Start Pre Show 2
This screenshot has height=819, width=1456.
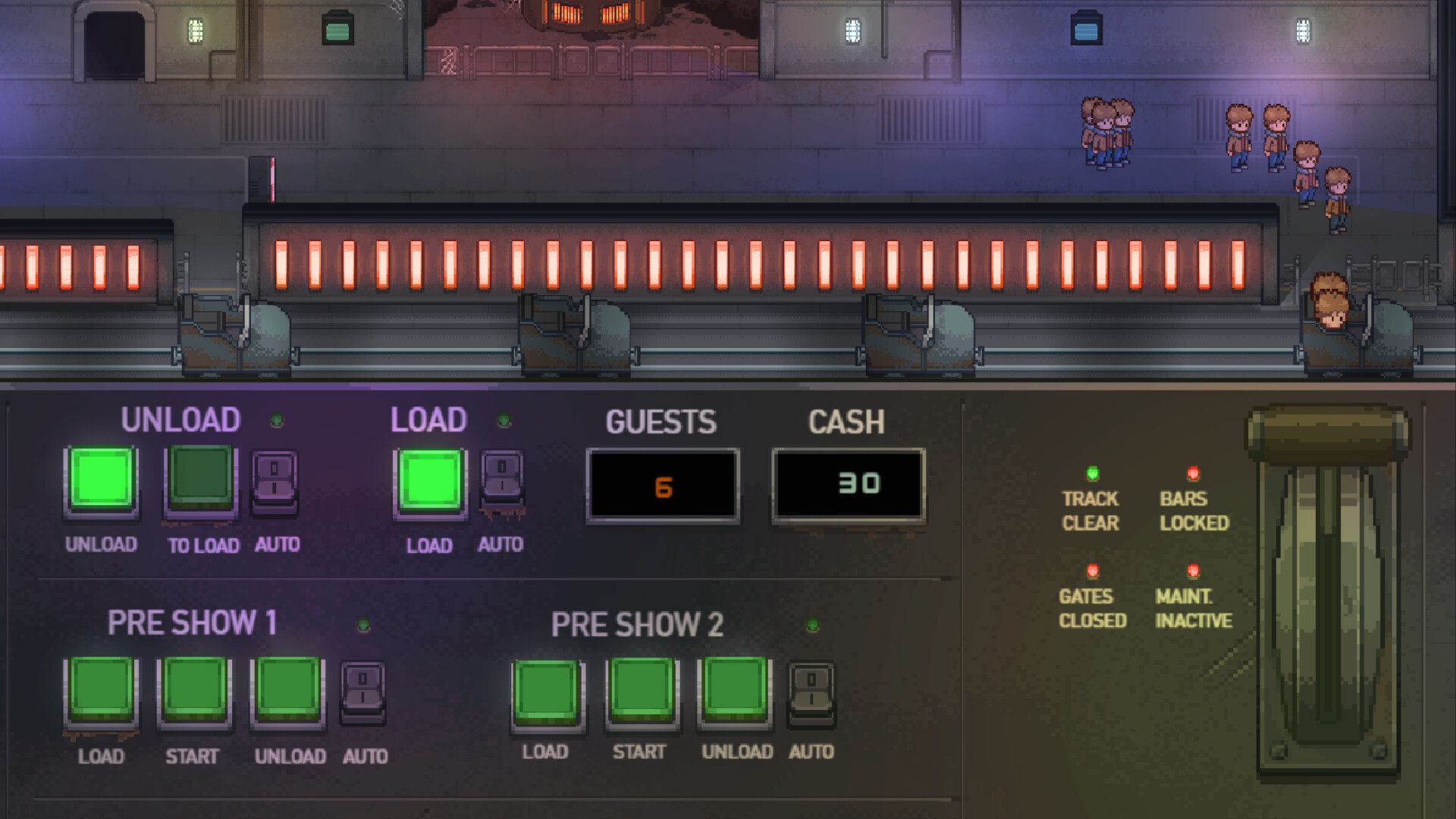(642, 691)
